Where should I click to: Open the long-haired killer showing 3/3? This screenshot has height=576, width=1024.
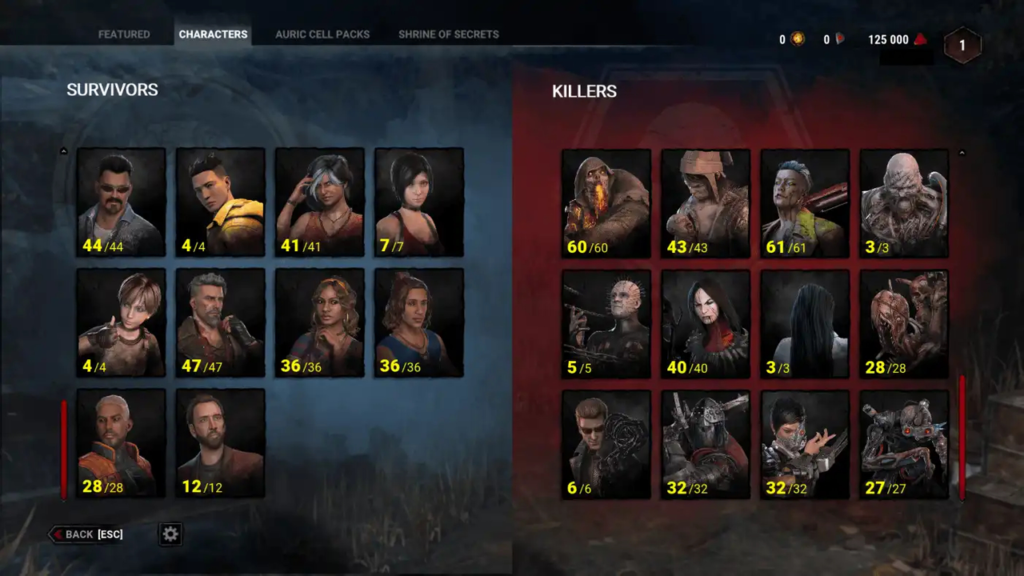(x=805, y=324)
